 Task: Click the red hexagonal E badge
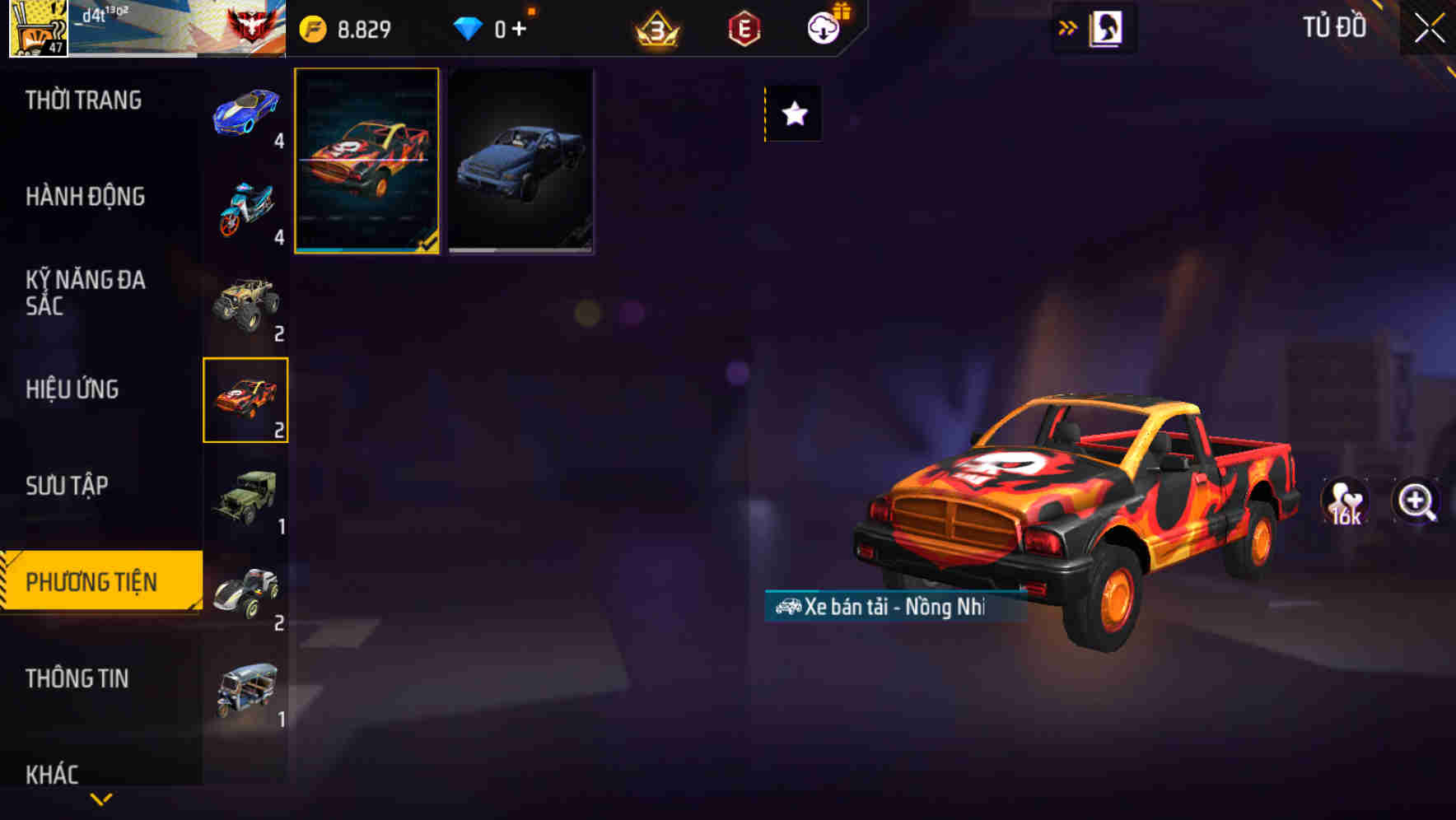click(744, 26)
